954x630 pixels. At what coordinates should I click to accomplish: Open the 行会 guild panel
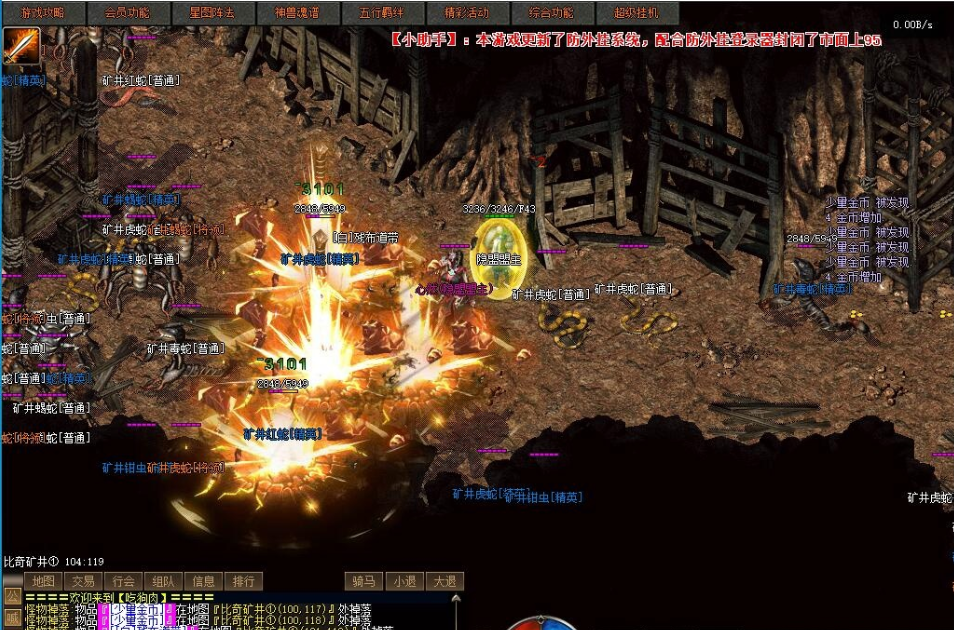[123, 581]
